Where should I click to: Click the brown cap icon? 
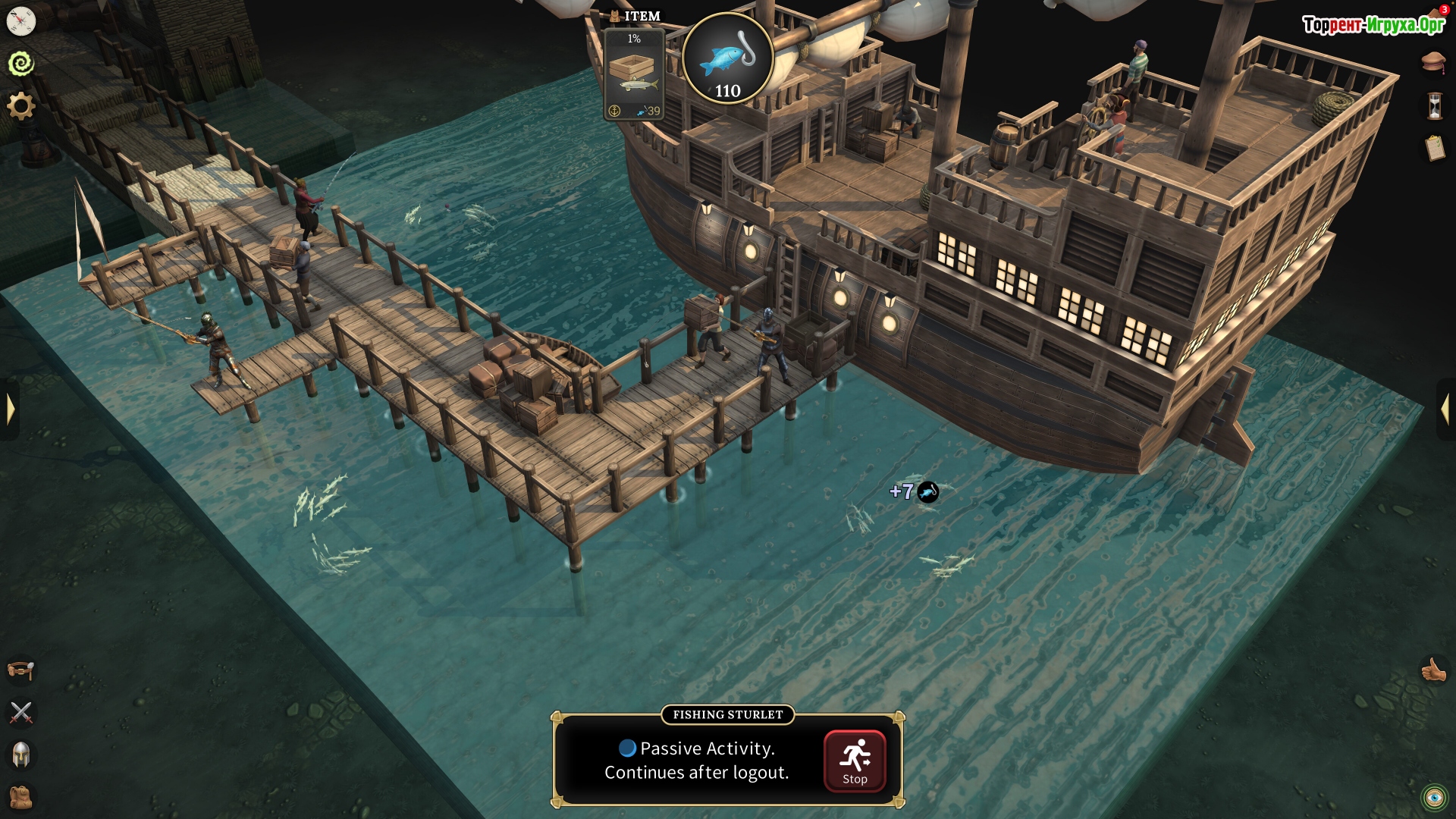(1433, 62)
